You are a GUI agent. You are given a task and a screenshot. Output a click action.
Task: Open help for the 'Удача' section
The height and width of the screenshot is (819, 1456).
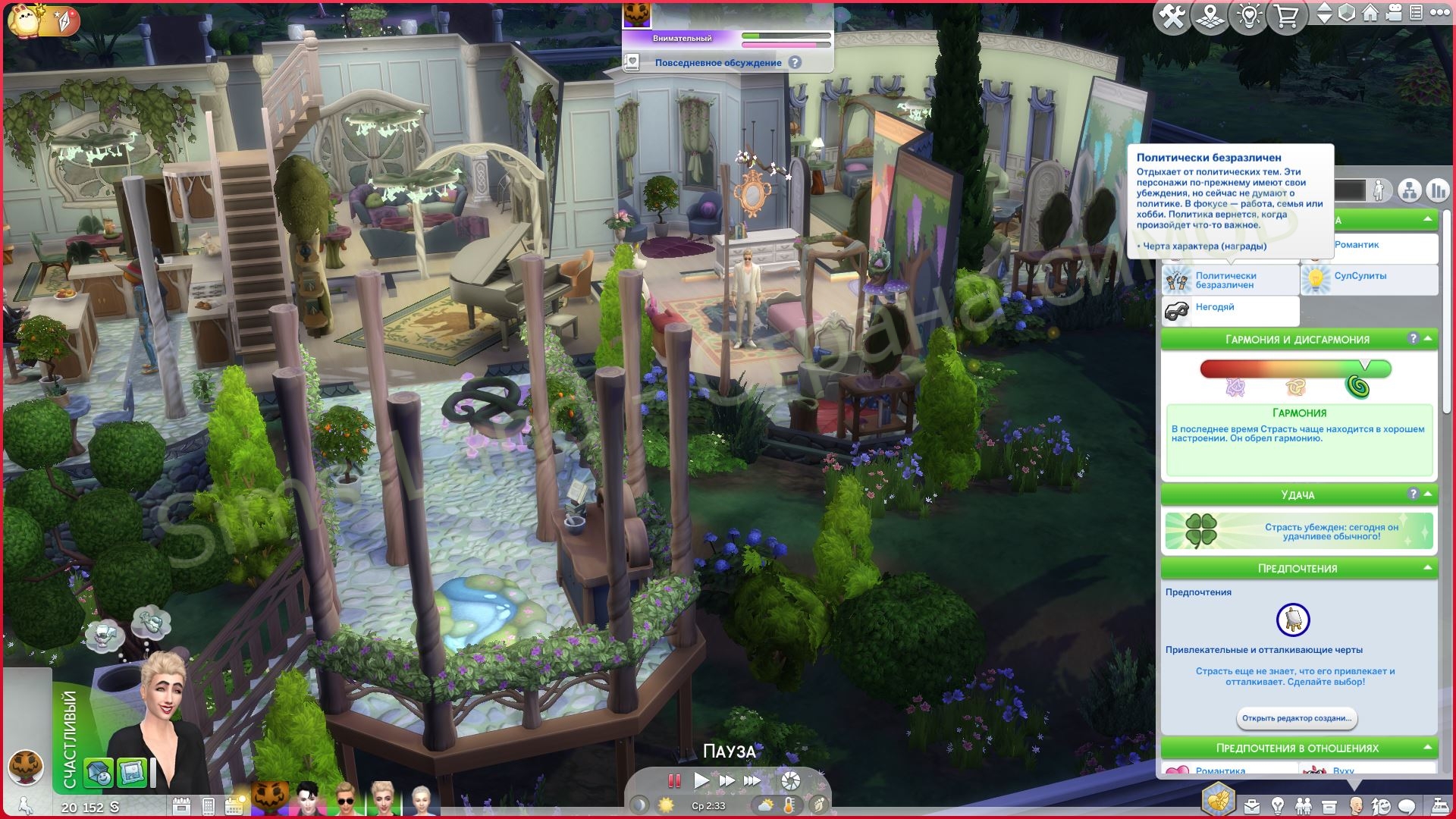[x=1413, y=494]
